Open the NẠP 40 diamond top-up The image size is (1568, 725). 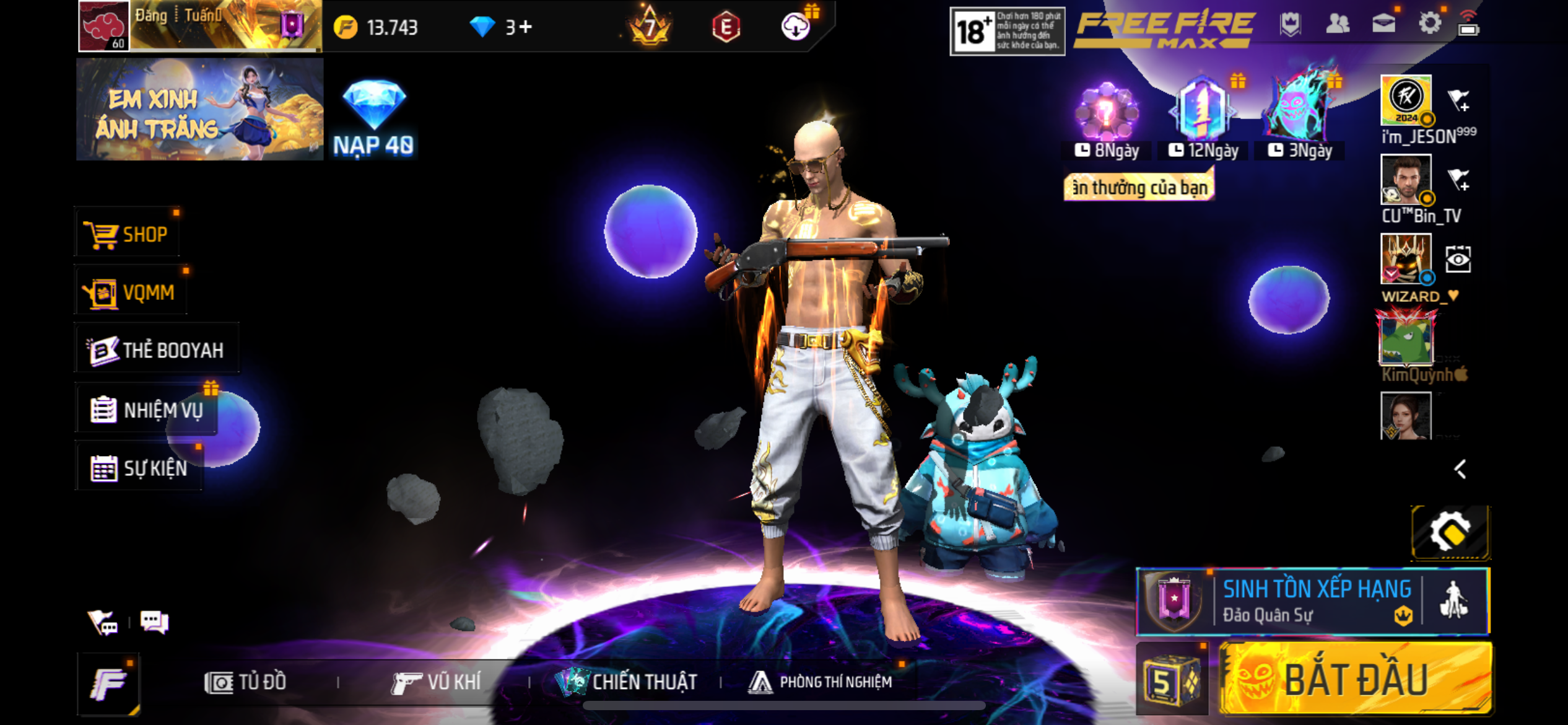pyautogui.click(x=373, y=118)
